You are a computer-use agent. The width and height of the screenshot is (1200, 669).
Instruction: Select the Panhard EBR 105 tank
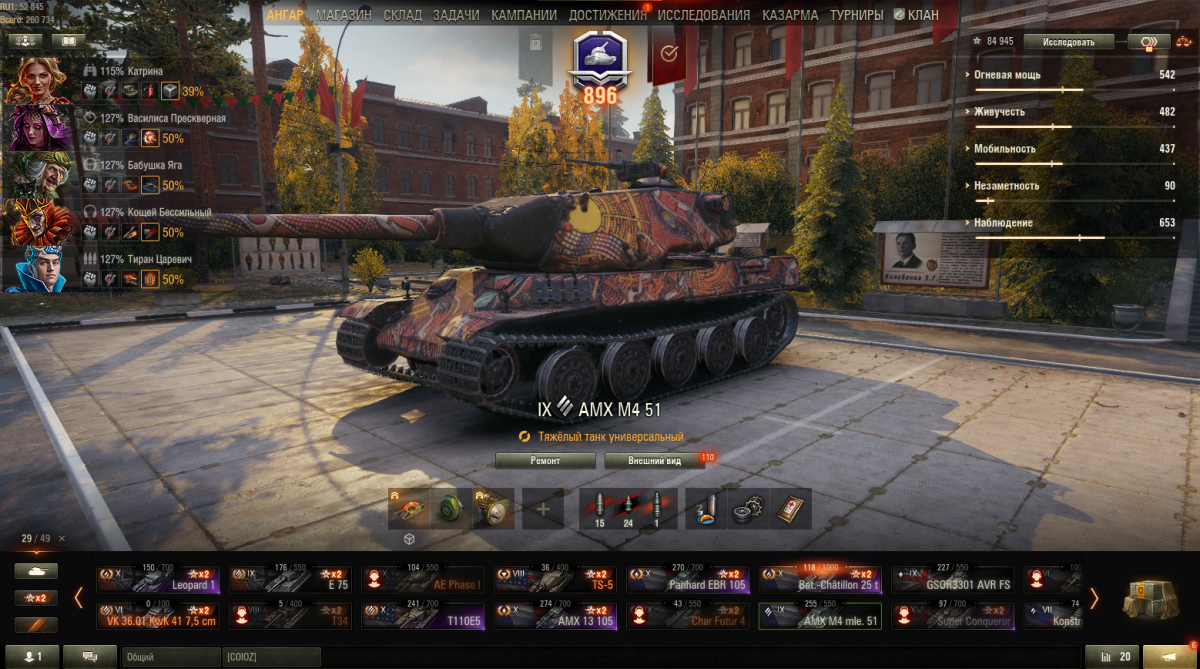click(x=687, y=580)
